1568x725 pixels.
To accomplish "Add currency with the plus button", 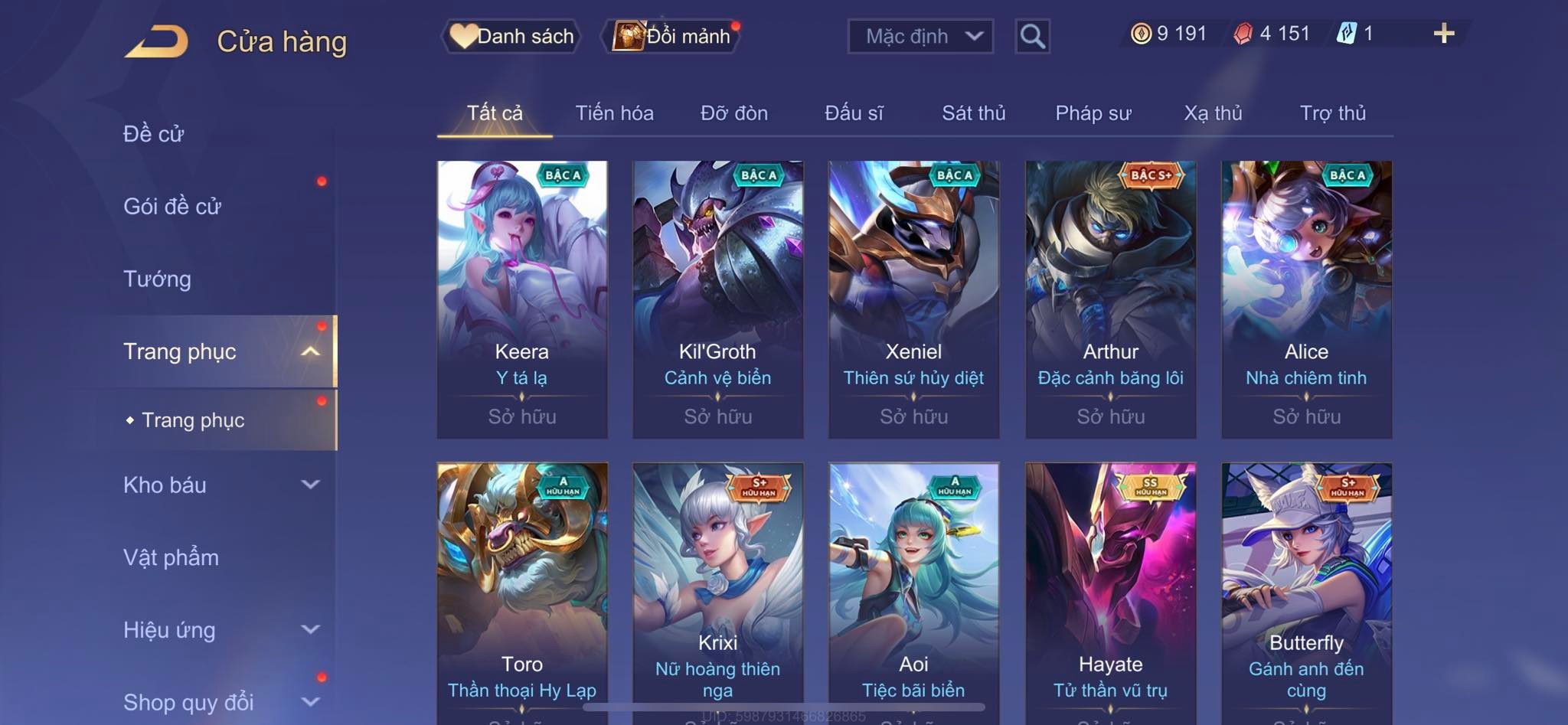I will coord(1443,34).
